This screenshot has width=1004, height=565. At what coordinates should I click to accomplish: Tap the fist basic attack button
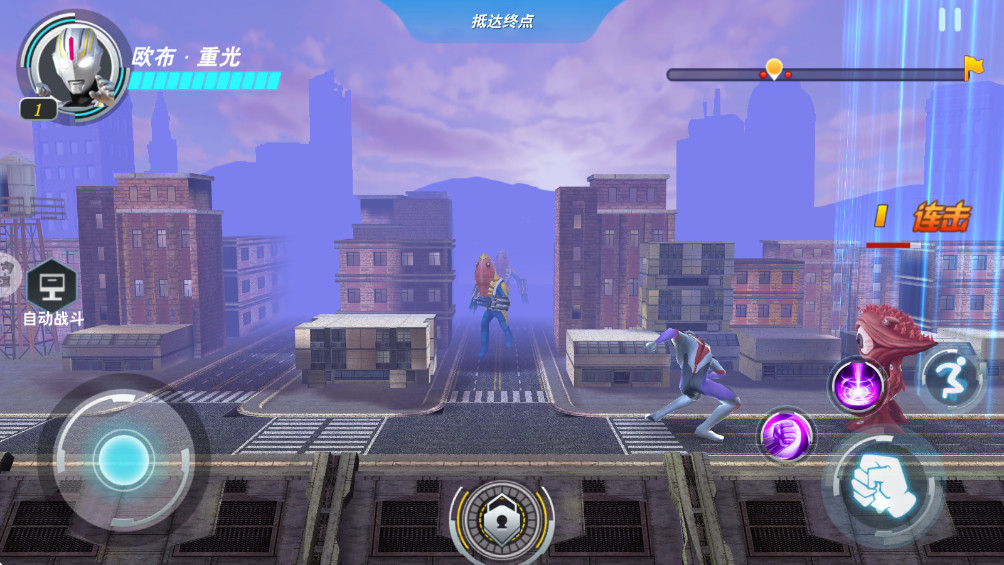point(880,487)
